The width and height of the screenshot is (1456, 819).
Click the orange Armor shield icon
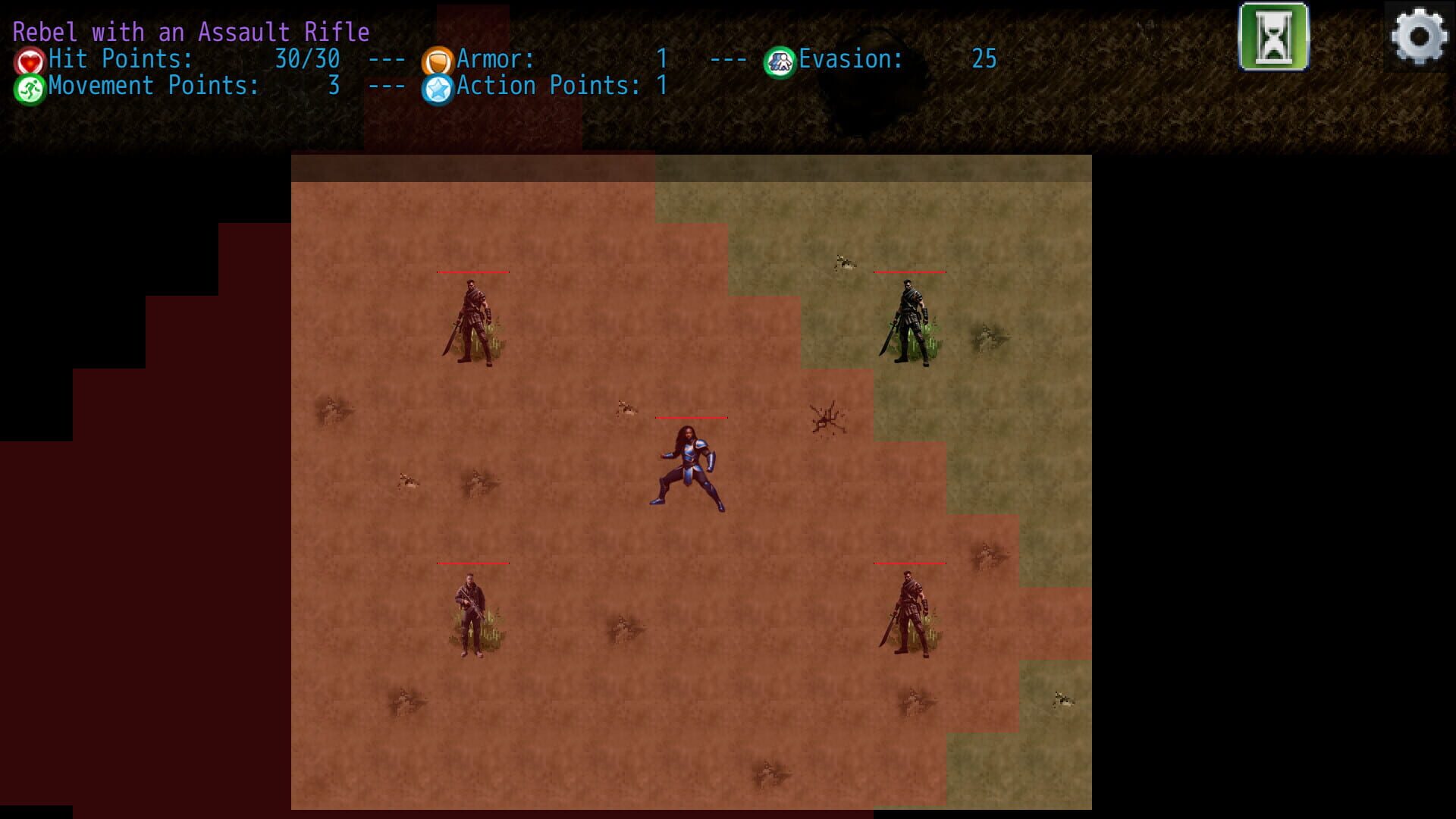[x=438, y=58]
